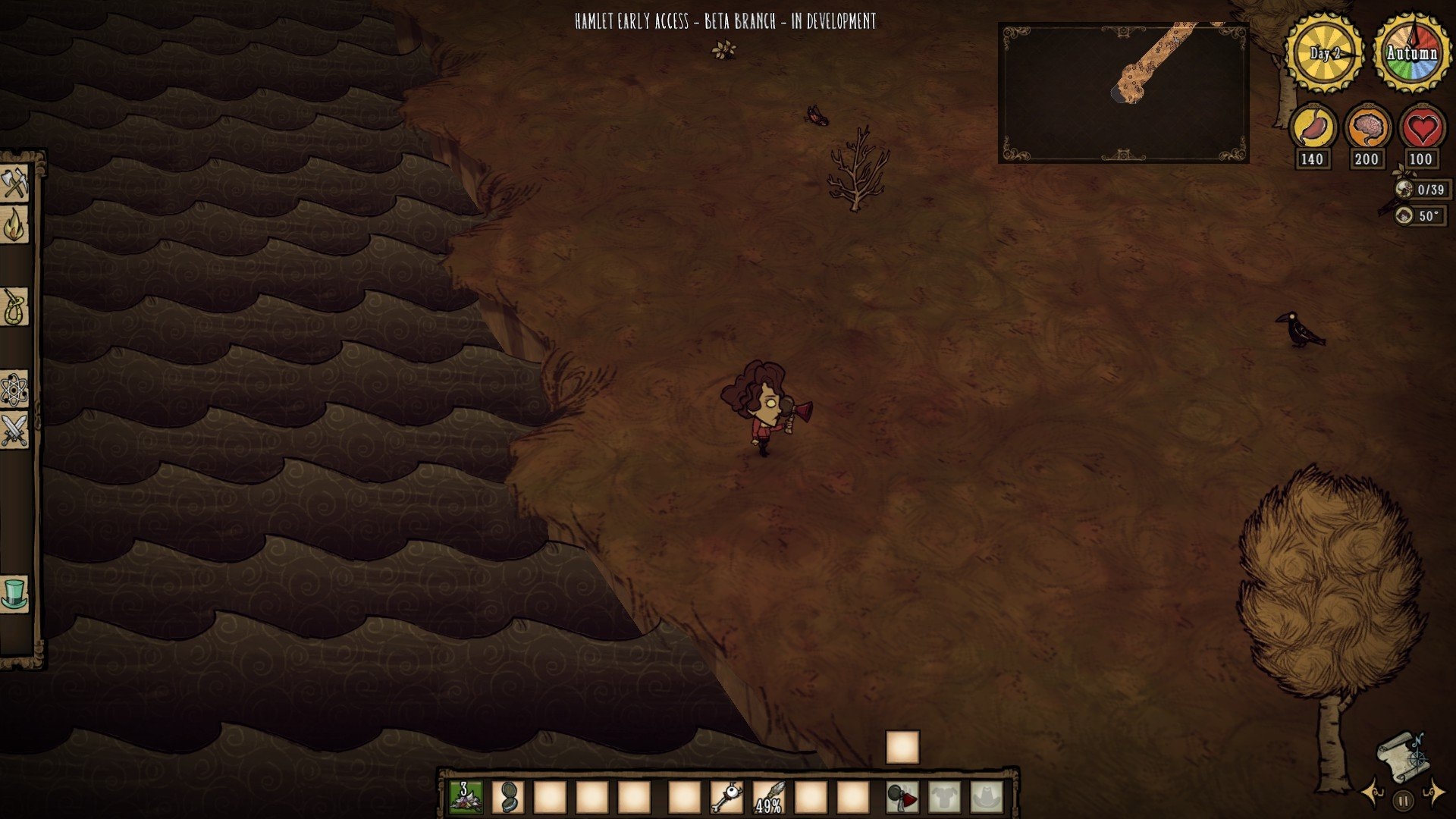Open the Science crafting tab with atom
Viewport: 1456px width, 819px height.
point(14,390)
